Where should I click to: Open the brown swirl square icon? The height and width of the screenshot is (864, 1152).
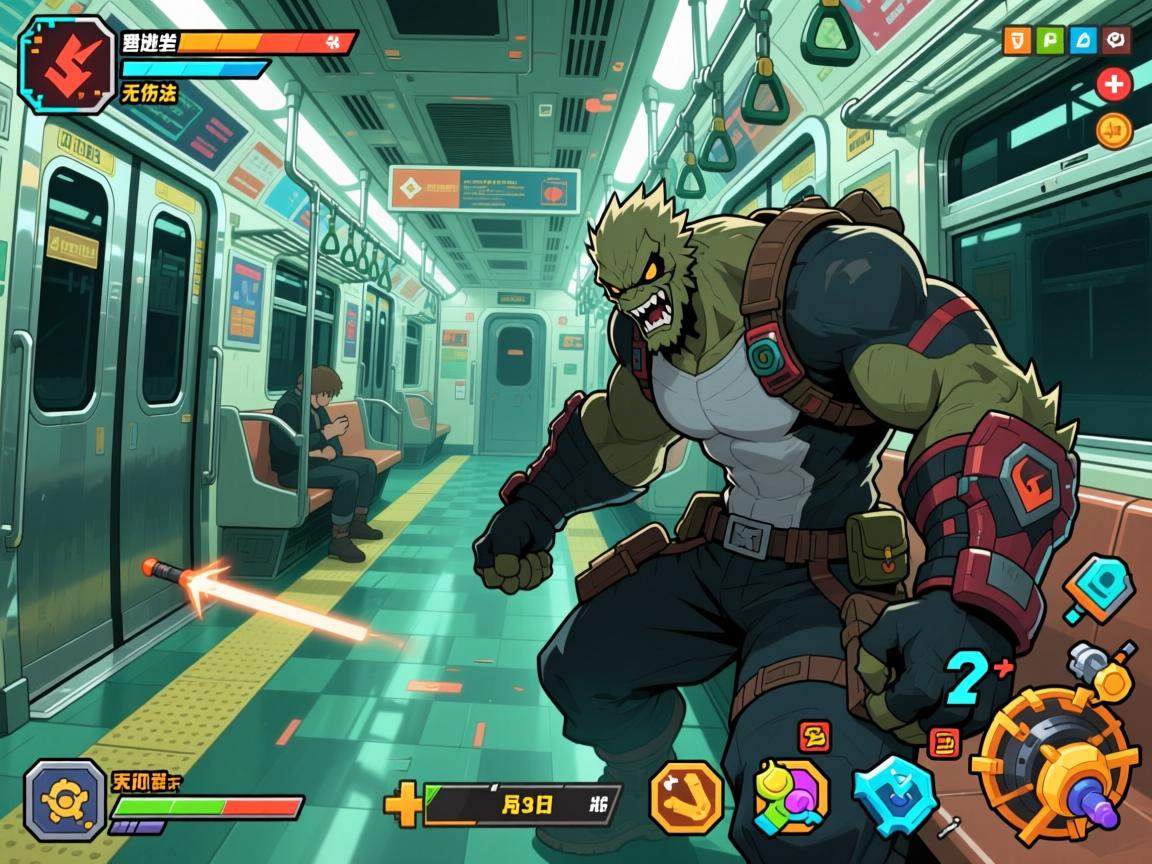click(1115, 41)
